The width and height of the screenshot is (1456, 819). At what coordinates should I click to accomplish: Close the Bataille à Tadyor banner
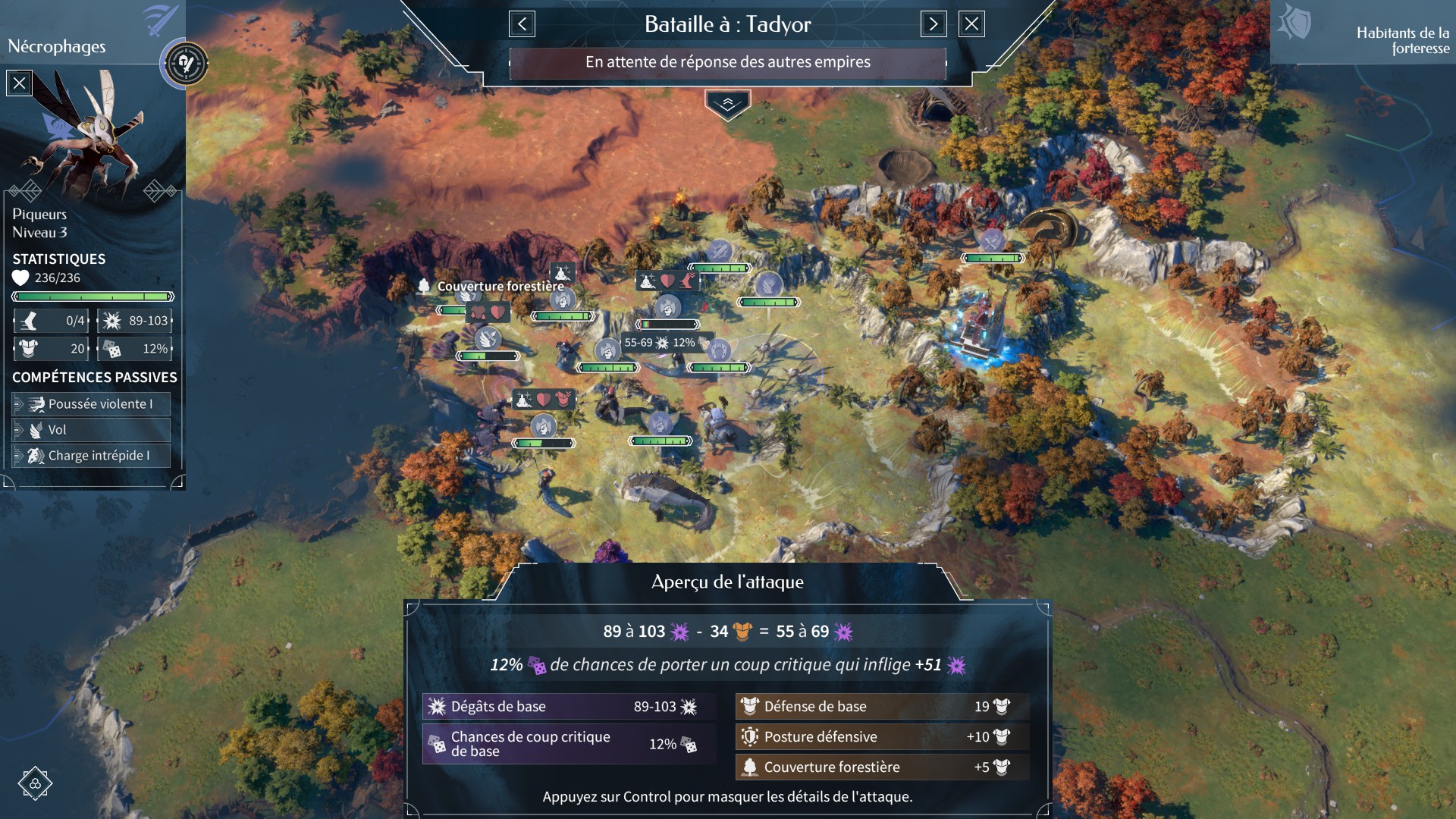(971, 24)
